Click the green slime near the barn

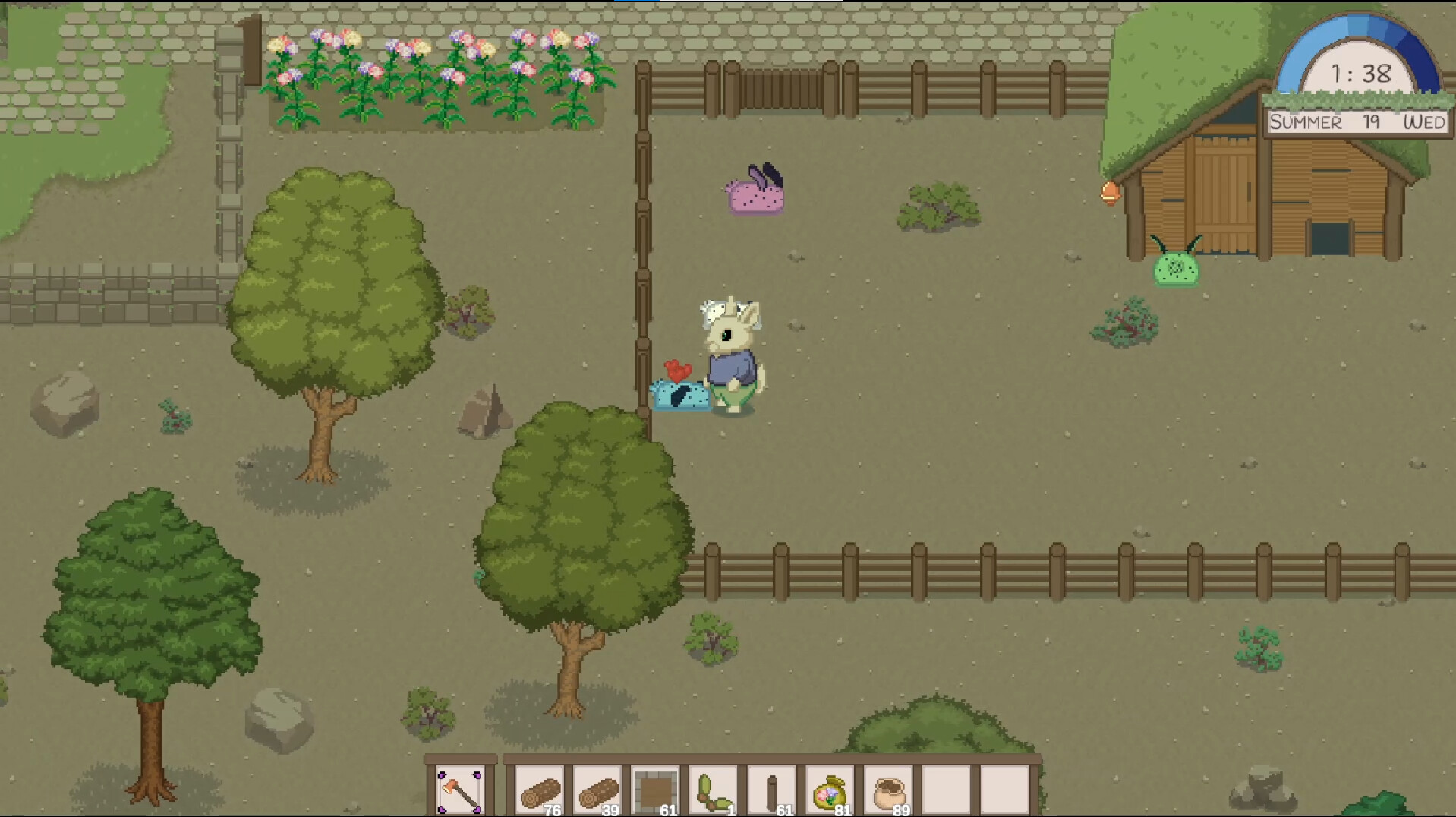[x=1175, y=270]
